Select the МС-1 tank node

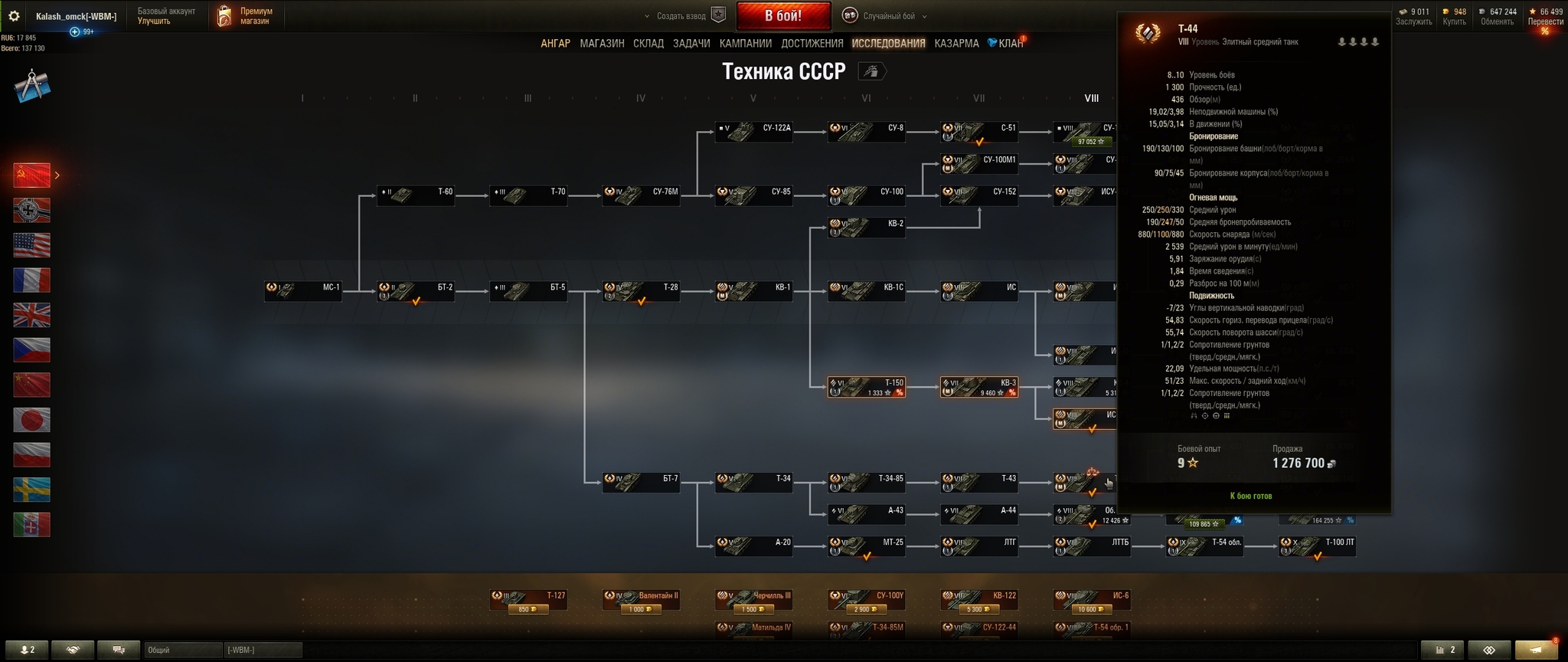point(303,291)
